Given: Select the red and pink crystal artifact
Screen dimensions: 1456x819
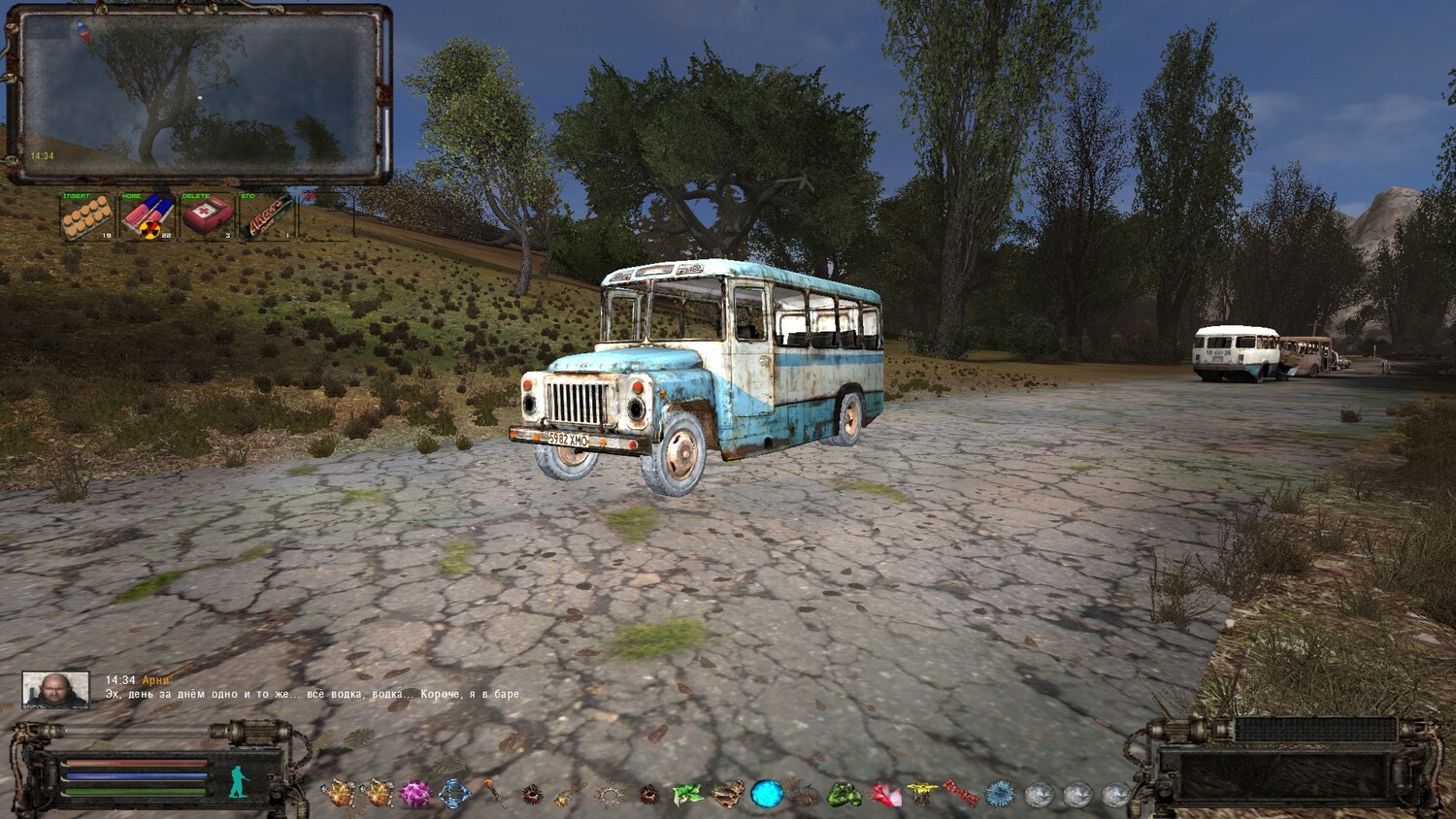Looking at the screenshot, I should pos(885,795).
